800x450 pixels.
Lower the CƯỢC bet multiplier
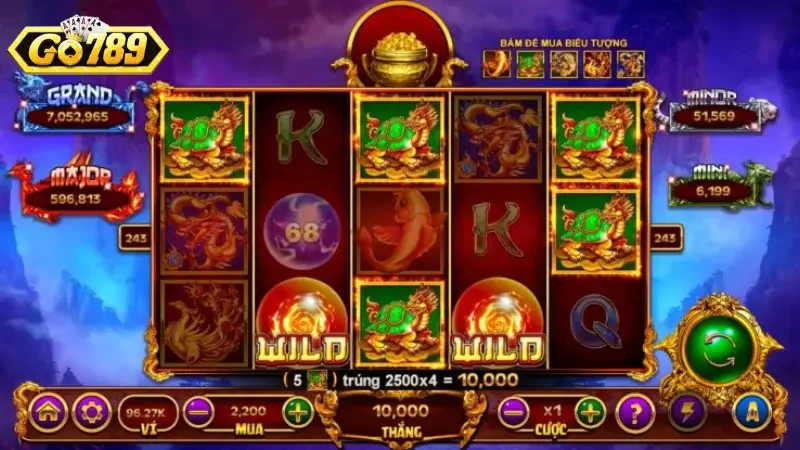point(514,412)
